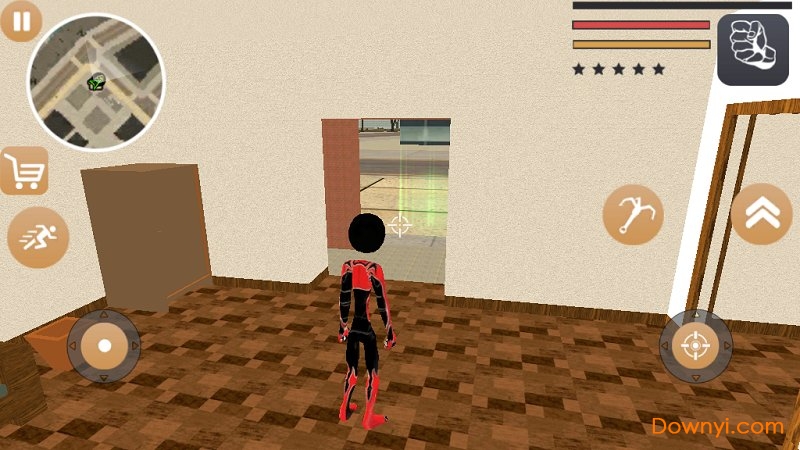Pause the game with the pause button
Image resolution: width=800 pixels, height=450 pixels.
pos(21,21)
